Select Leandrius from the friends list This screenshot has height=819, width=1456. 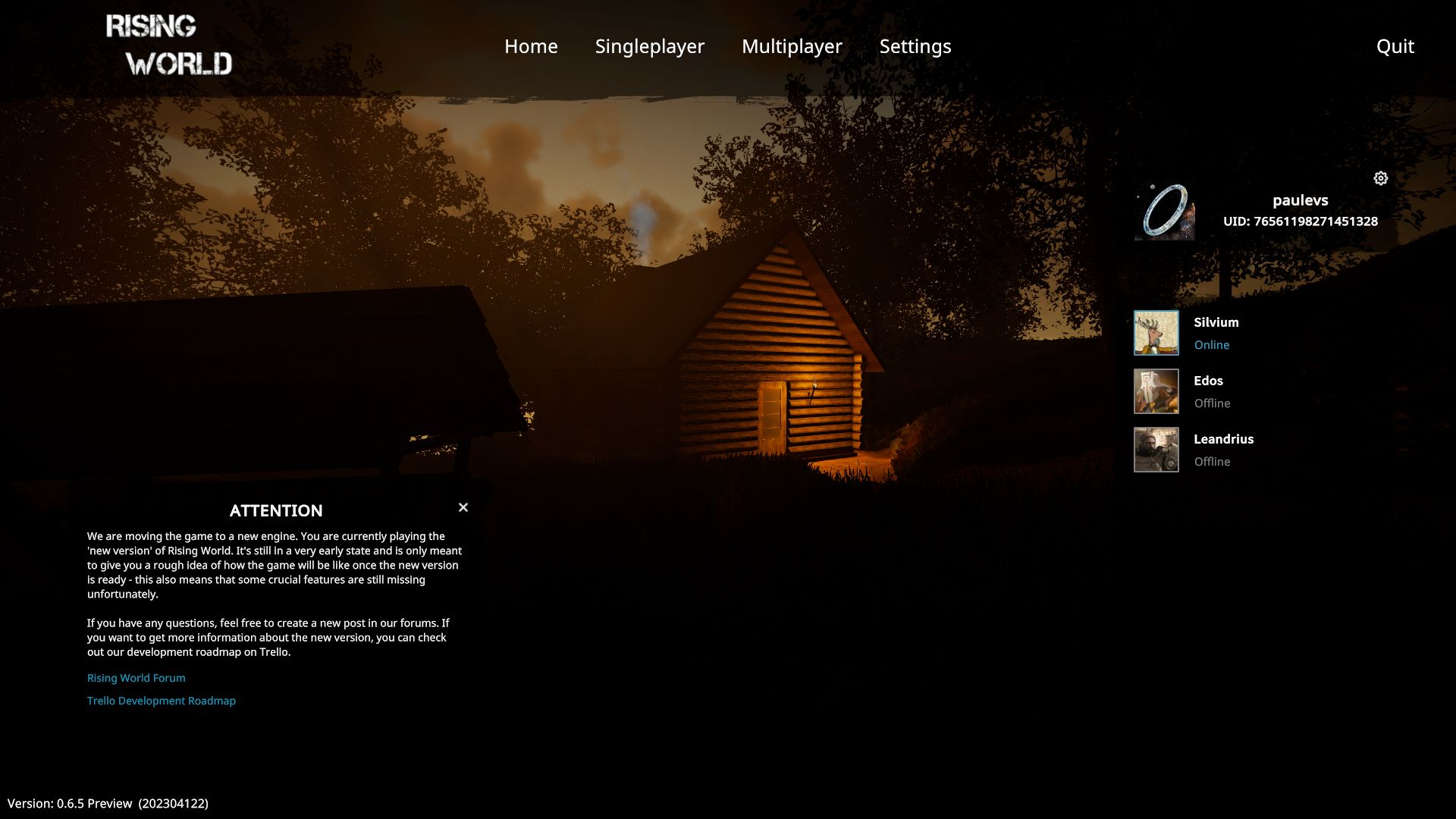point(1223,439)
